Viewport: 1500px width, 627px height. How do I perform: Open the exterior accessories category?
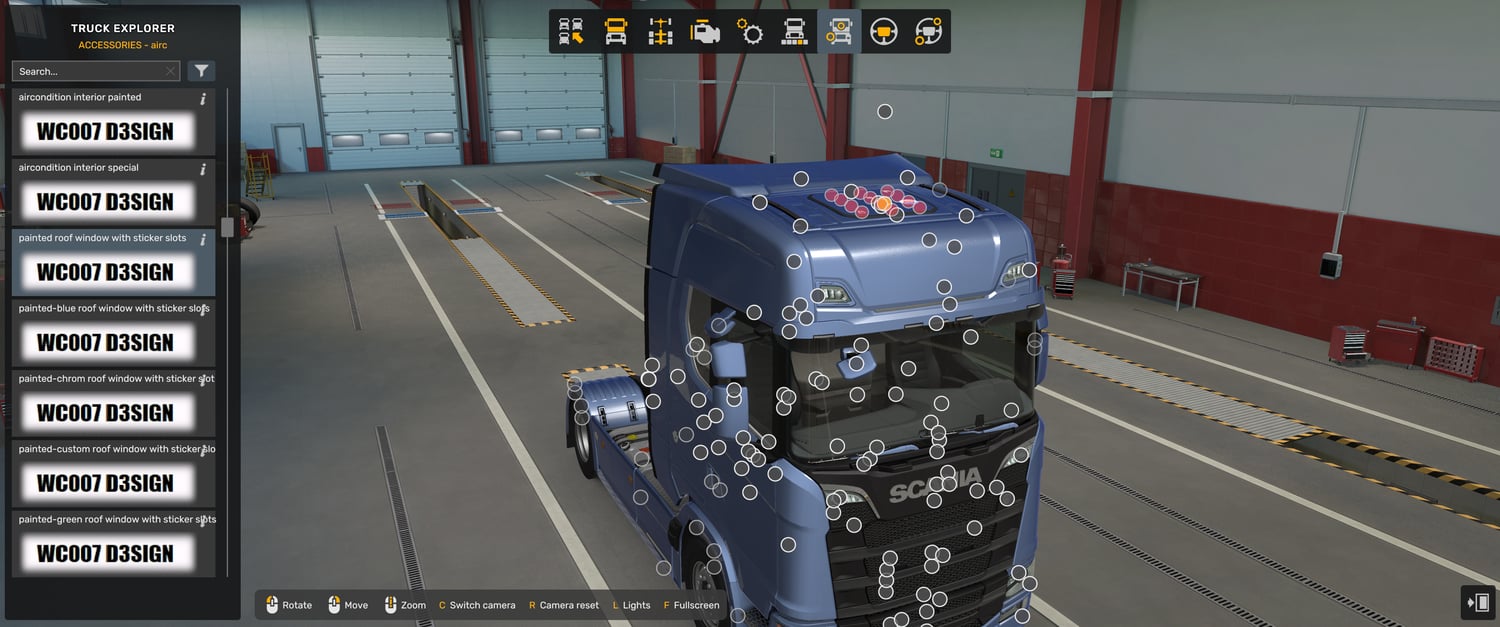[x=839, y=32]
